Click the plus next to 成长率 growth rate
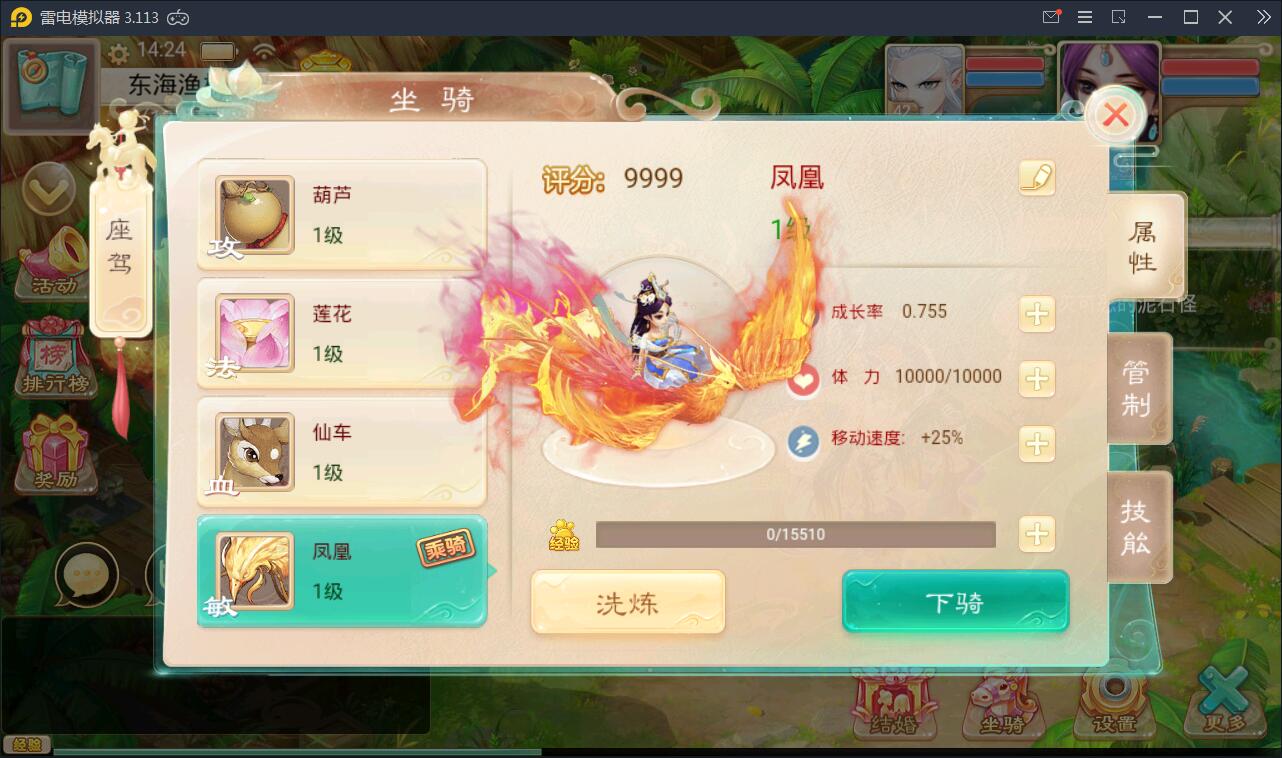The image size is (1282, 758). pos(1037,314)
